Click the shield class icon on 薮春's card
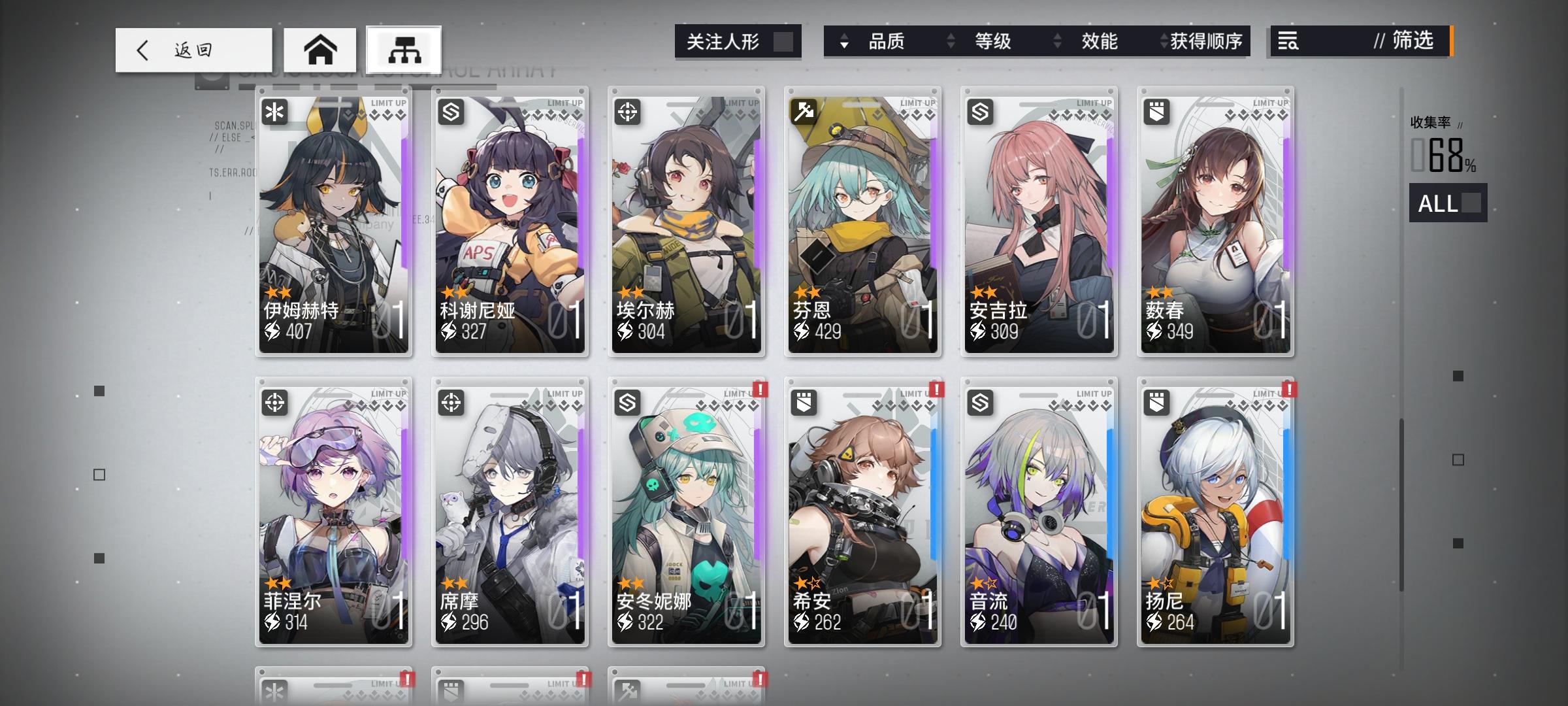This screenshot has width=1568, height=706. coord(1158,112)
